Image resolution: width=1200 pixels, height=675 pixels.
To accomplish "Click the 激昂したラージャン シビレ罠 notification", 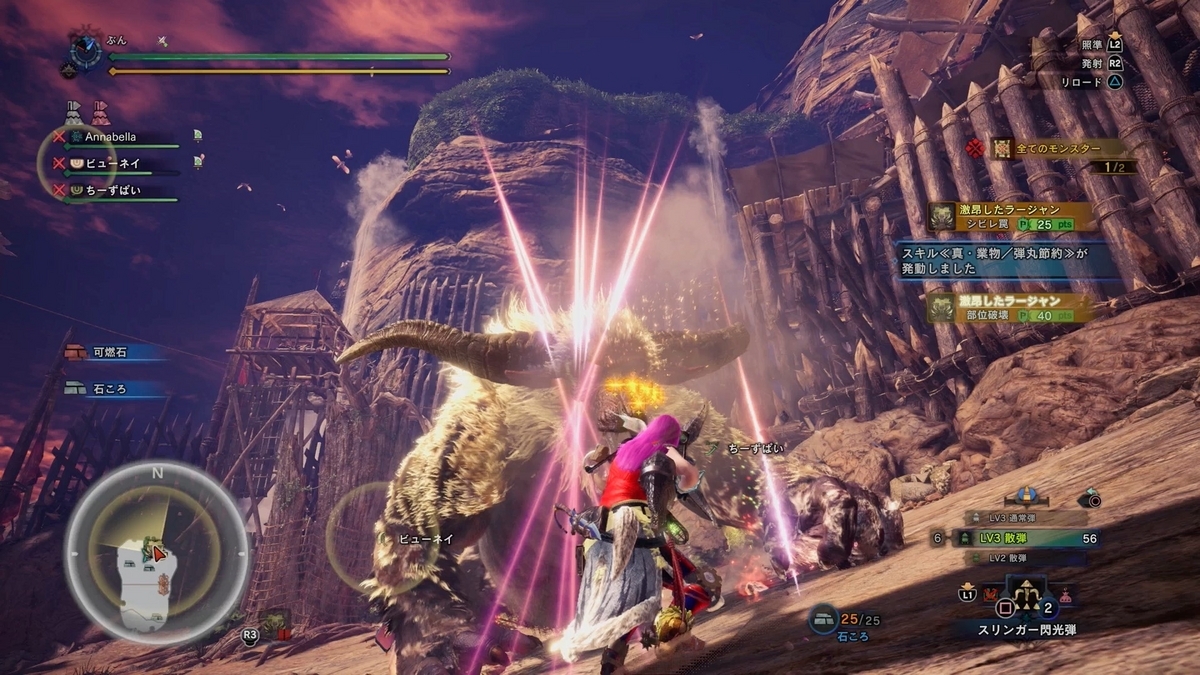I will coord(1009,217).
